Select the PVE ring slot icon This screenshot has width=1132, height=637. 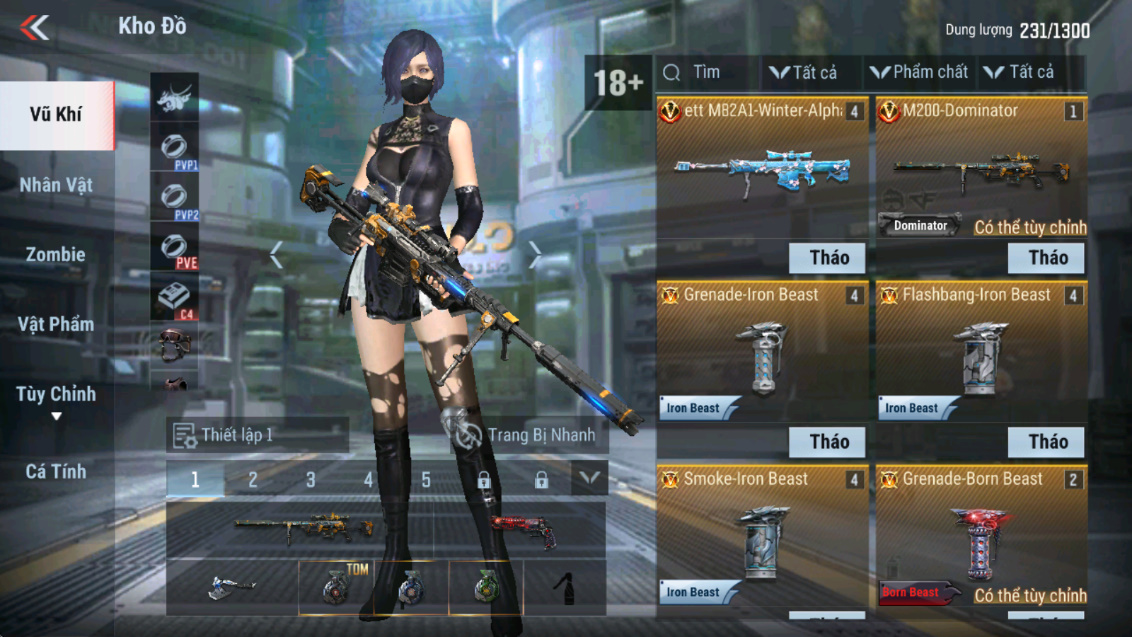click(x=174, y=248)
